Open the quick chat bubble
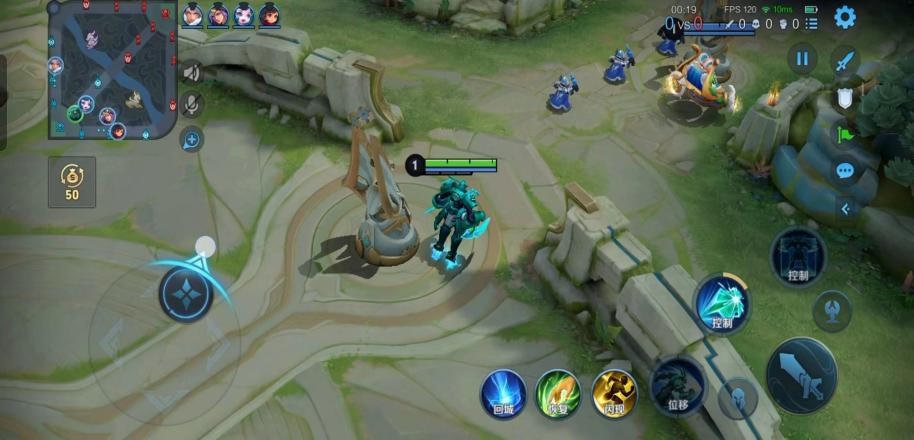This screenshot has height=440, width=914. pyautogui.click(x=845, y=171)
